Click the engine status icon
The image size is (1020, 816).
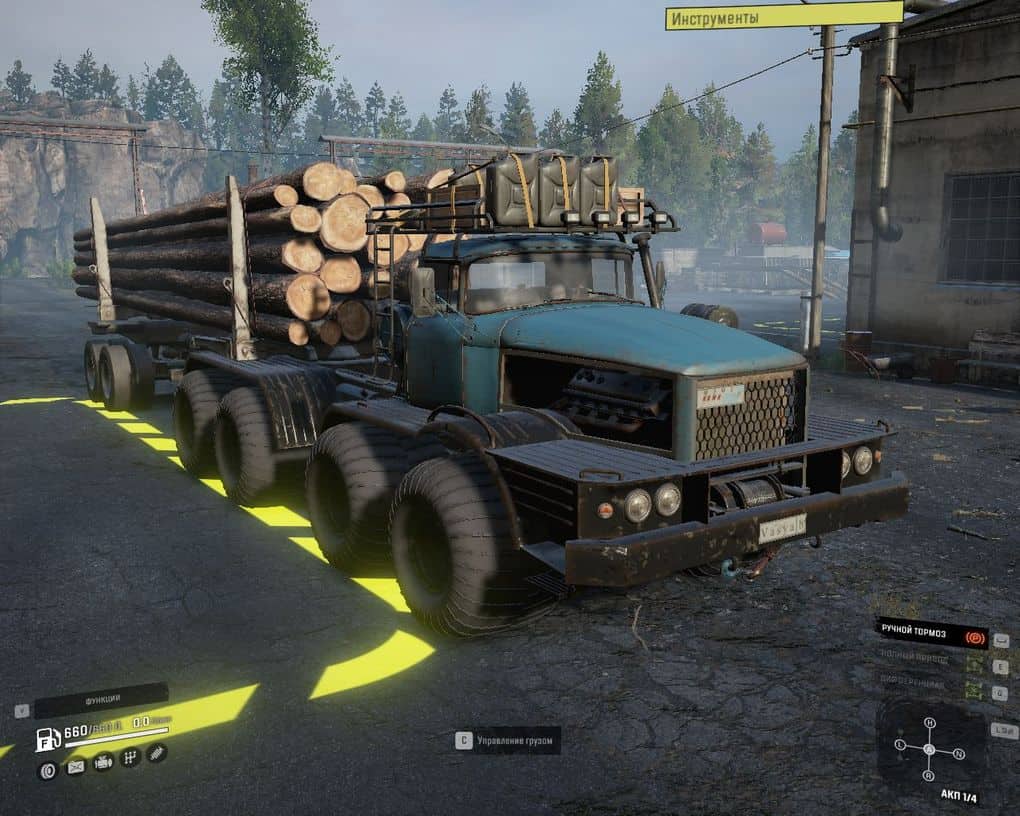[x=102, y=762]
